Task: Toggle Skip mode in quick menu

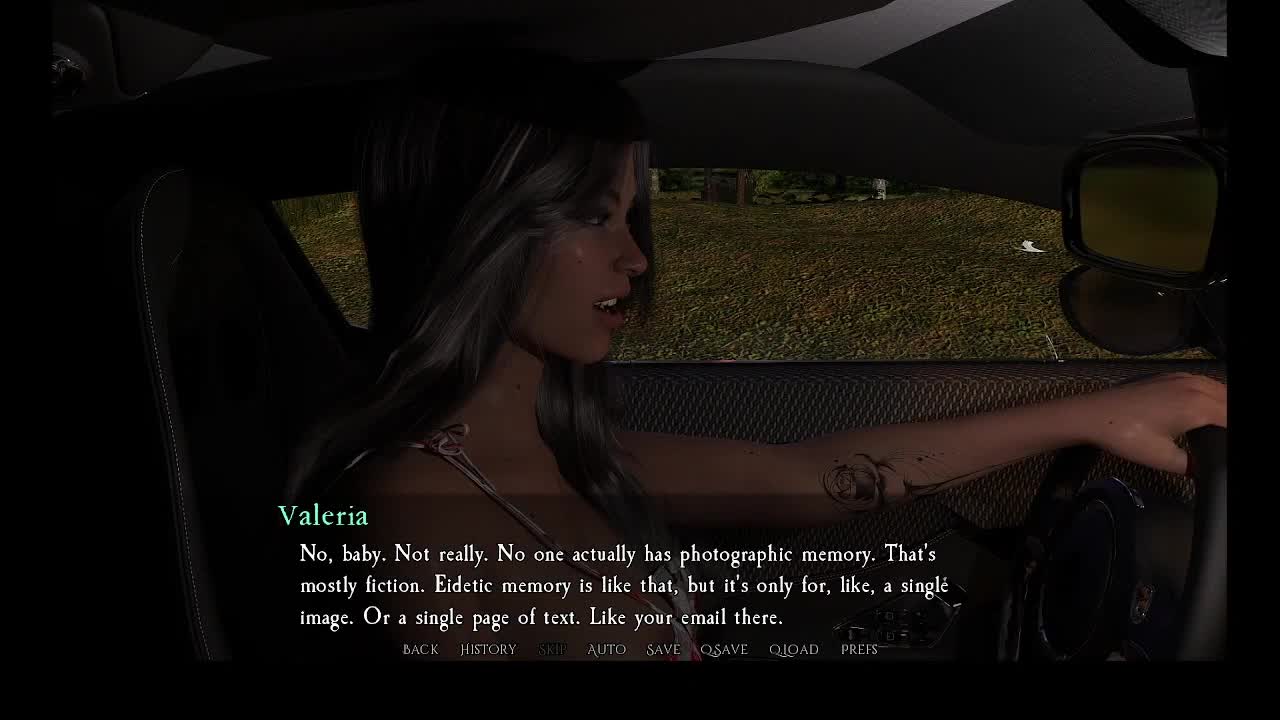Action: coord(552,650)
